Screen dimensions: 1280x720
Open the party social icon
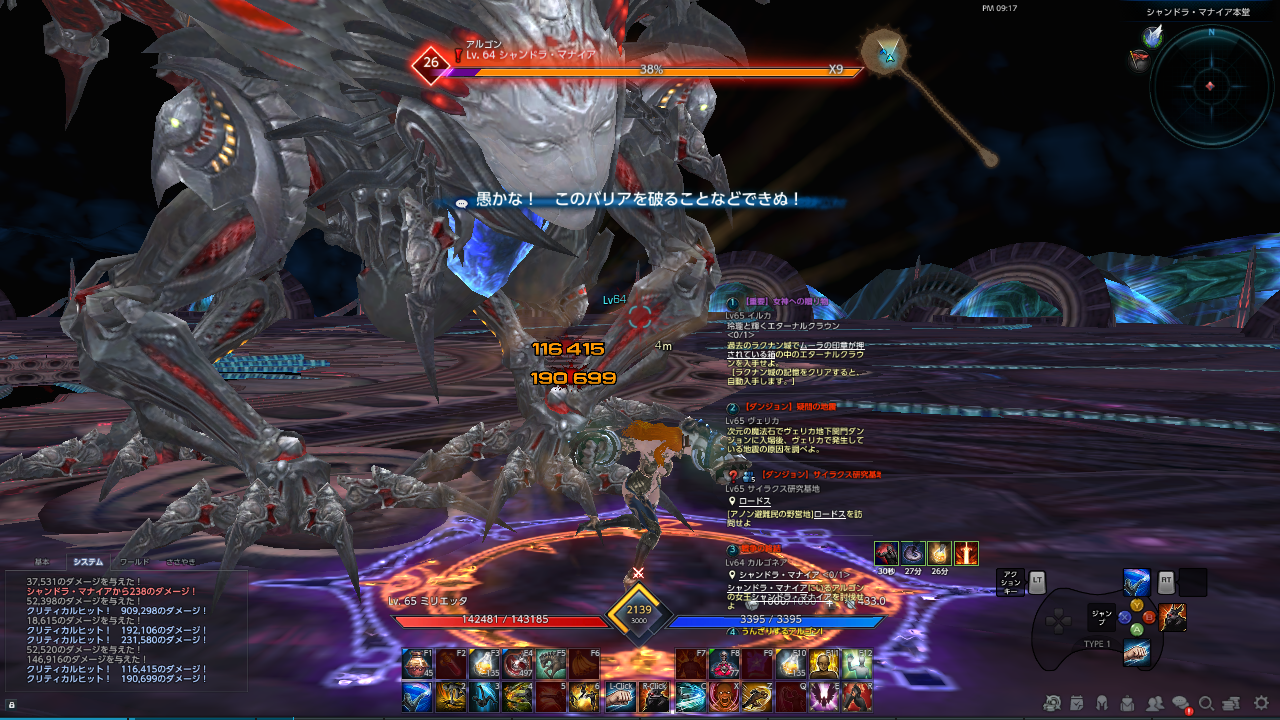click(1155, 704)
